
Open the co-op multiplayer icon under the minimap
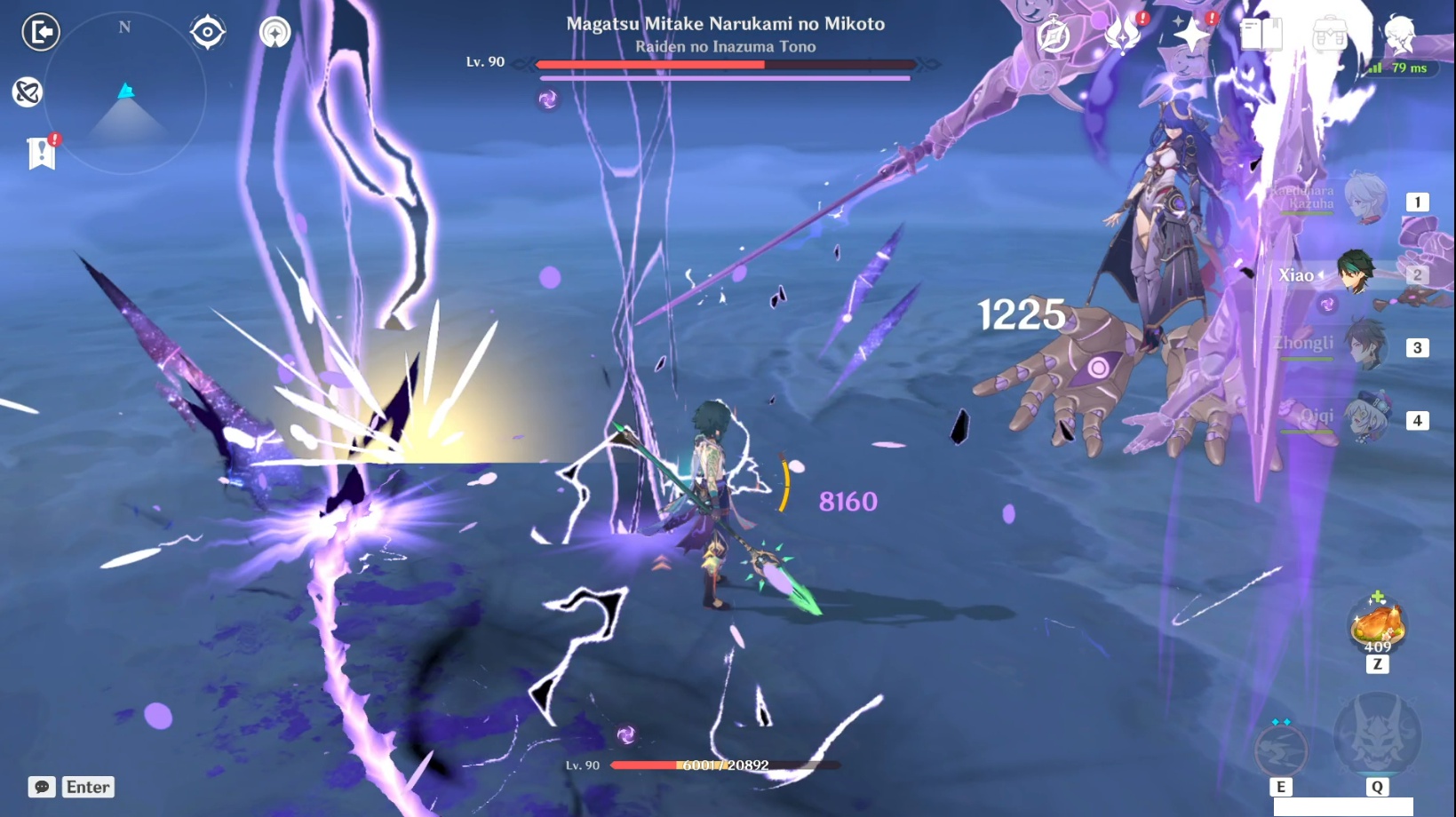point(275,32)
